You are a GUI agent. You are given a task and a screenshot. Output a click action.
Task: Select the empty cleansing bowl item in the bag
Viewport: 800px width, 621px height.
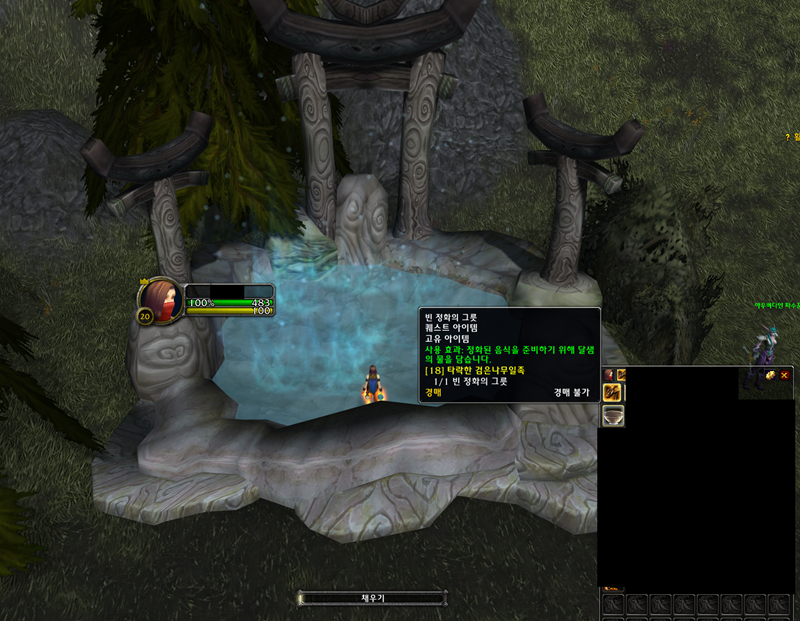(613, 415)
